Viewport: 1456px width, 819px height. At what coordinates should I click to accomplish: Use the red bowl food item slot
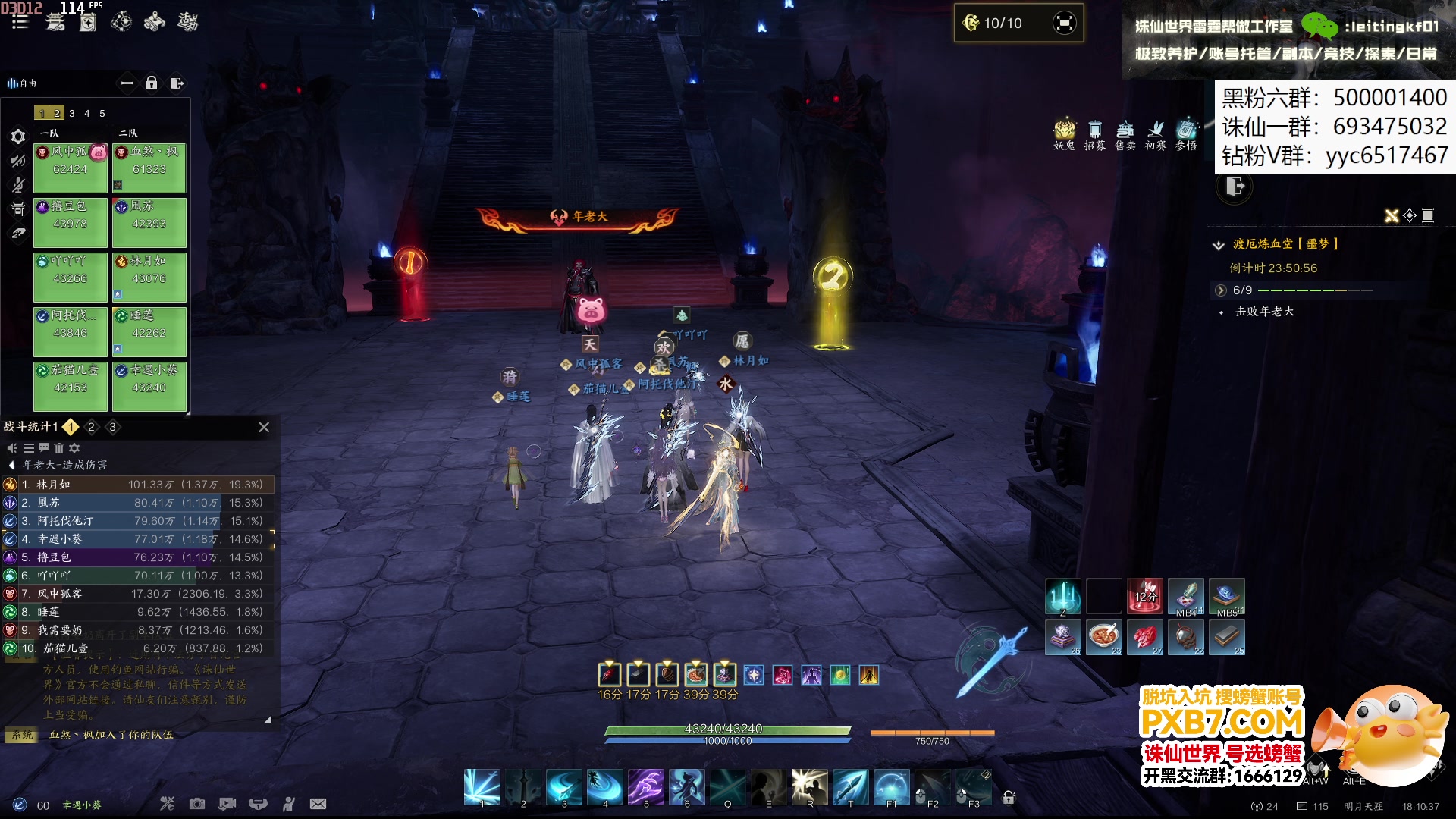pos(1104,635)
